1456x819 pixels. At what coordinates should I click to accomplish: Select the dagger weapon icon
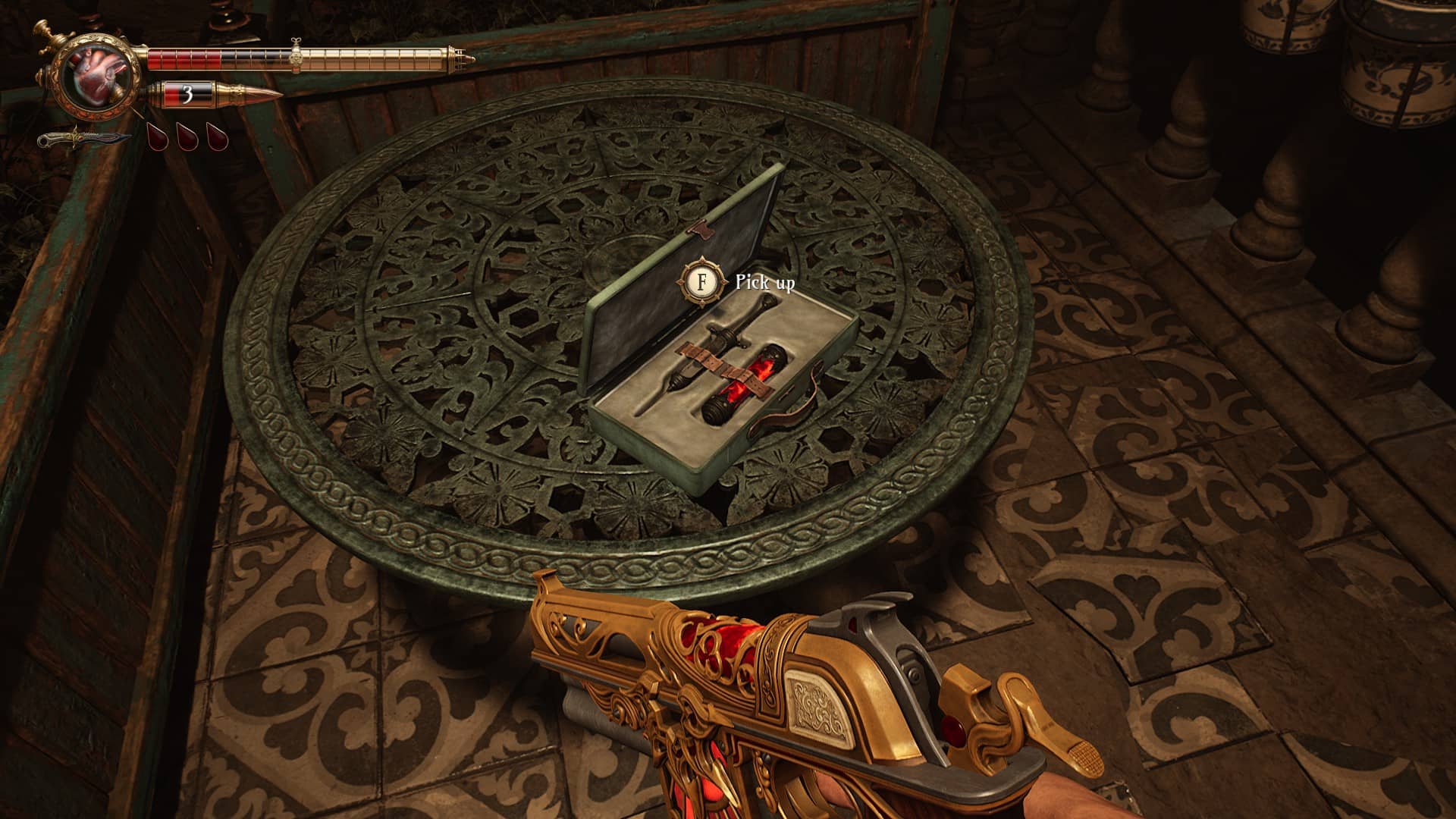[x=82, y=140]
